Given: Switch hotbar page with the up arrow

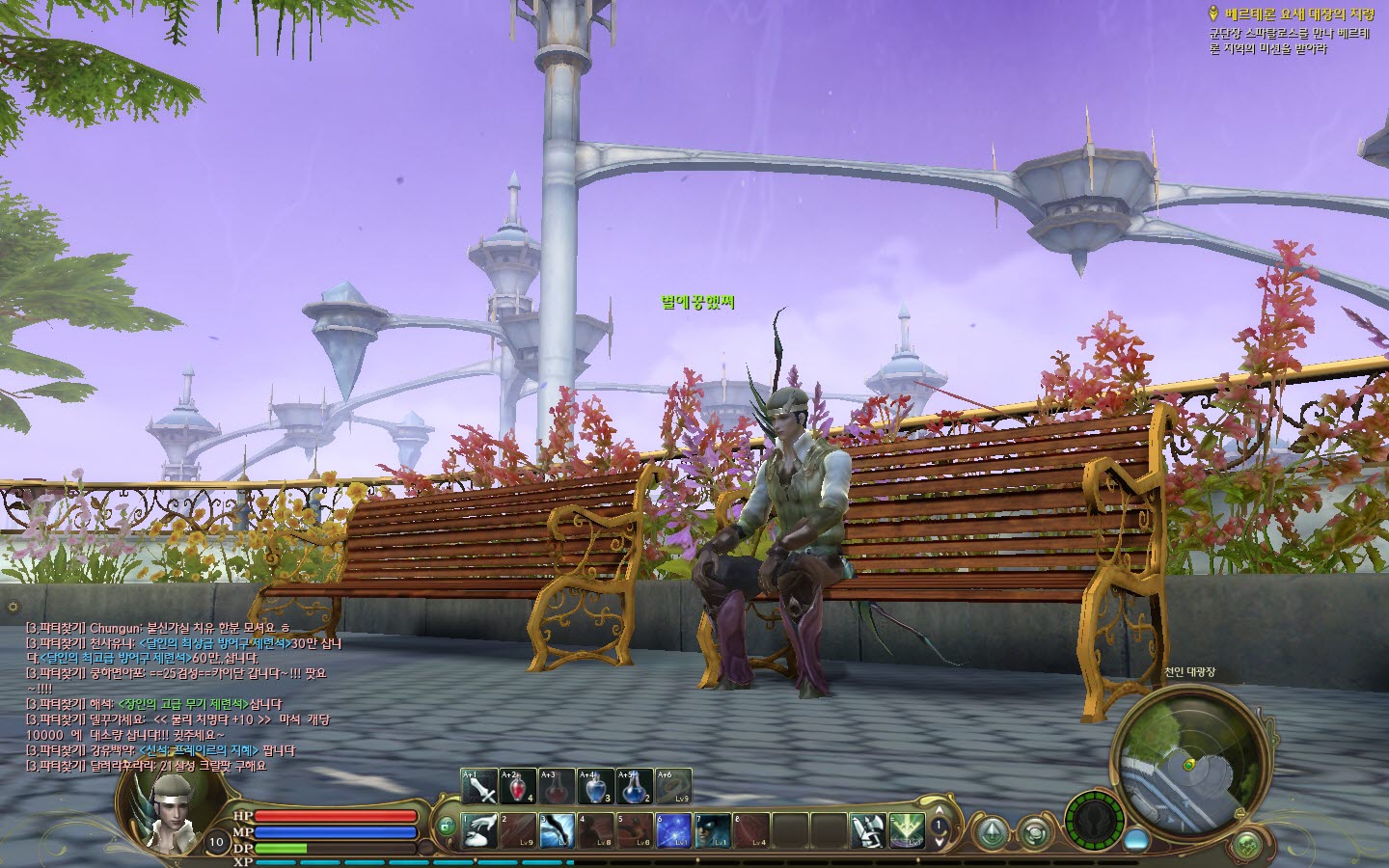Looking at the screenshot, I should point(940,811).
